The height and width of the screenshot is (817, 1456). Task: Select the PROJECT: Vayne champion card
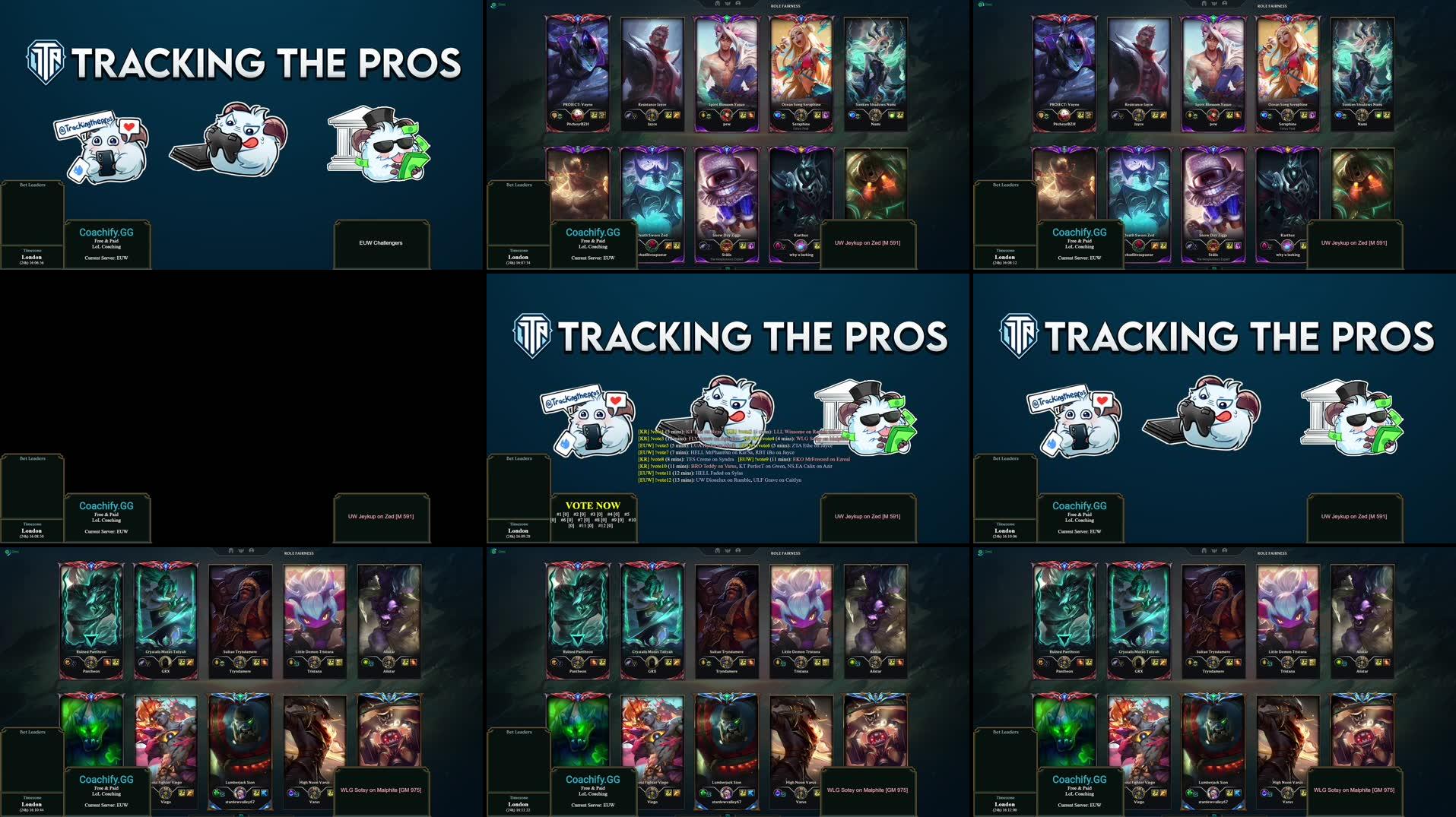pos(579,65)
